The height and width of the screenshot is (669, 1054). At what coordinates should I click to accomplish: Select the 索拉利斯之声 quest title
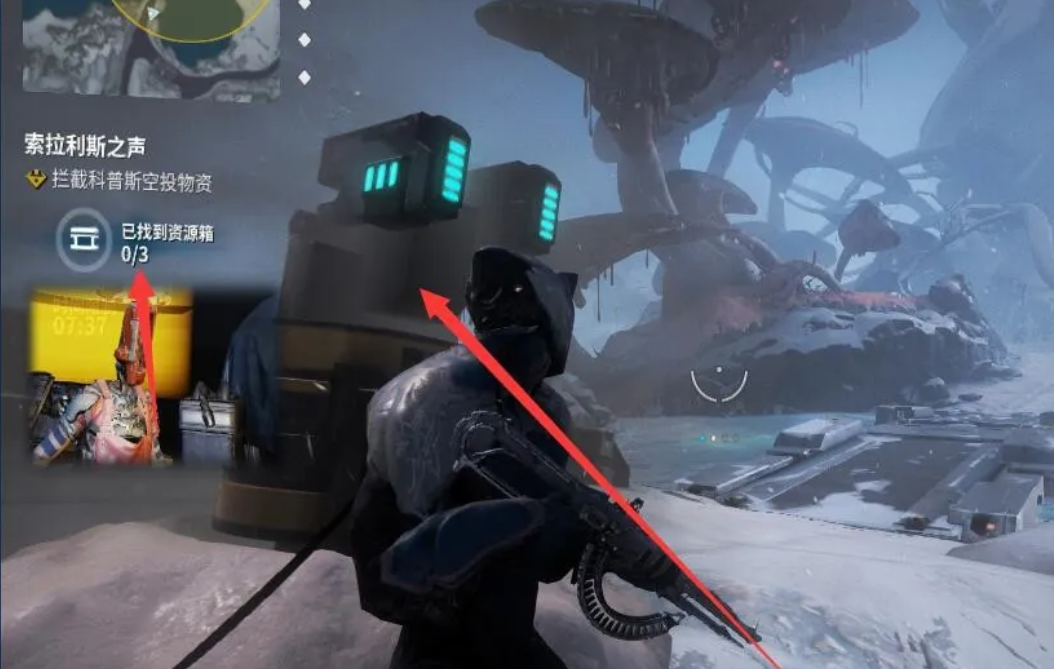coord(85,146)
